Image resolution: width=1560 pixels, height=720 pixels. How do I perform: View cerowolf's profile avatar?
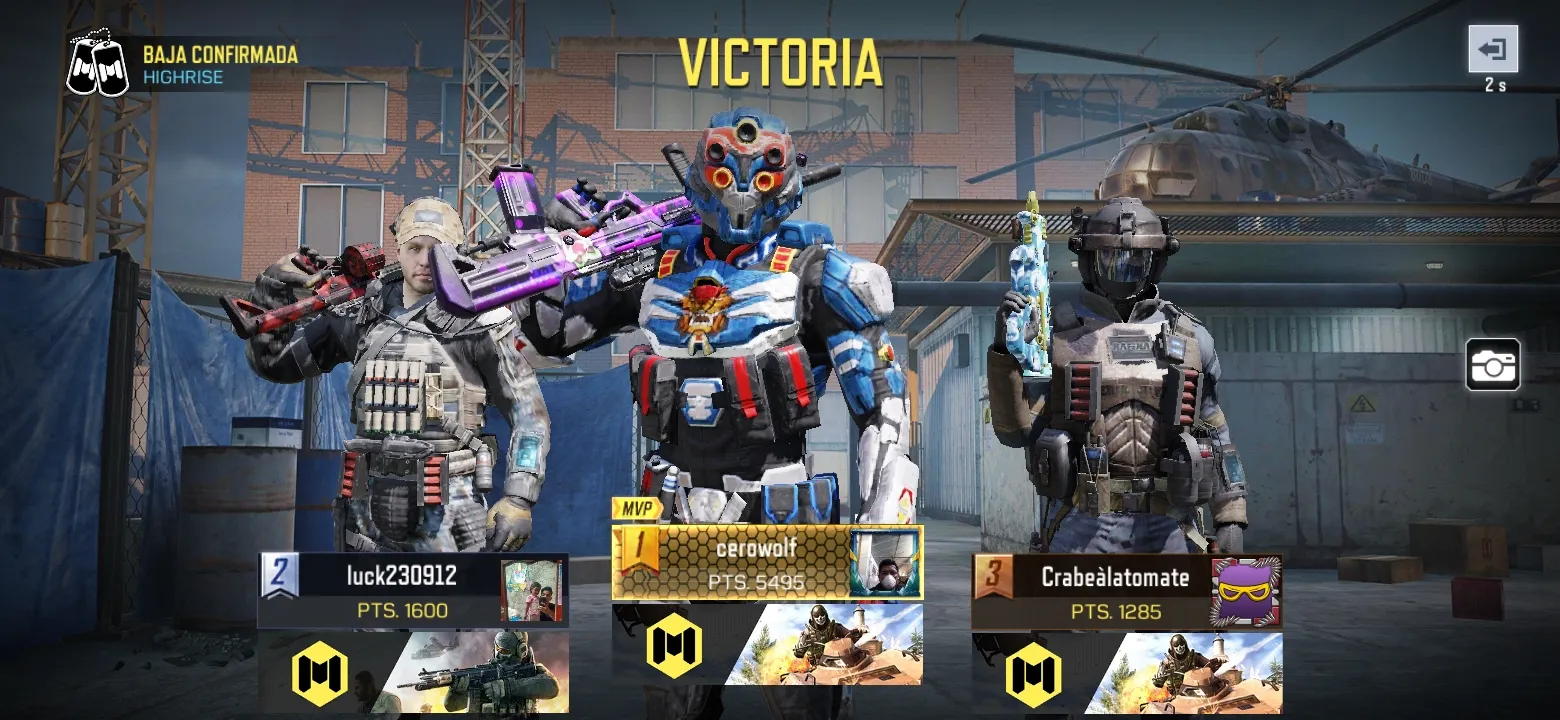(x=885, y=563)
